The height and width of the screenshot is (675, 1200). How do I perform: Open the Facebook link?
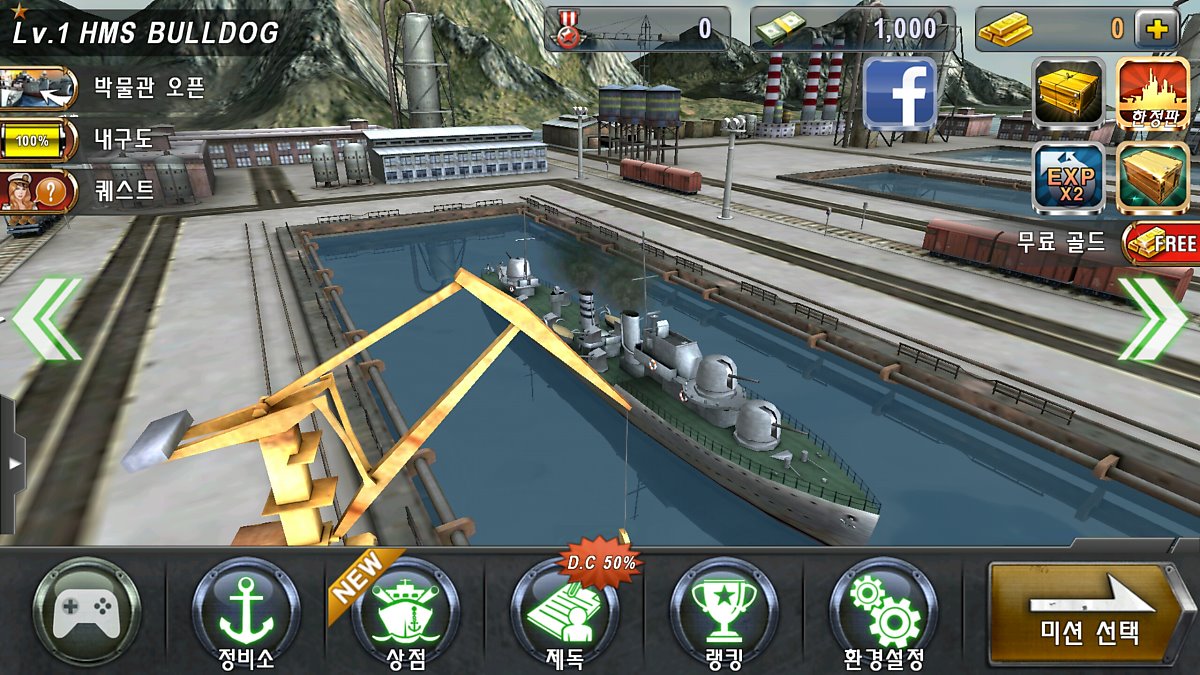point(899,94)
